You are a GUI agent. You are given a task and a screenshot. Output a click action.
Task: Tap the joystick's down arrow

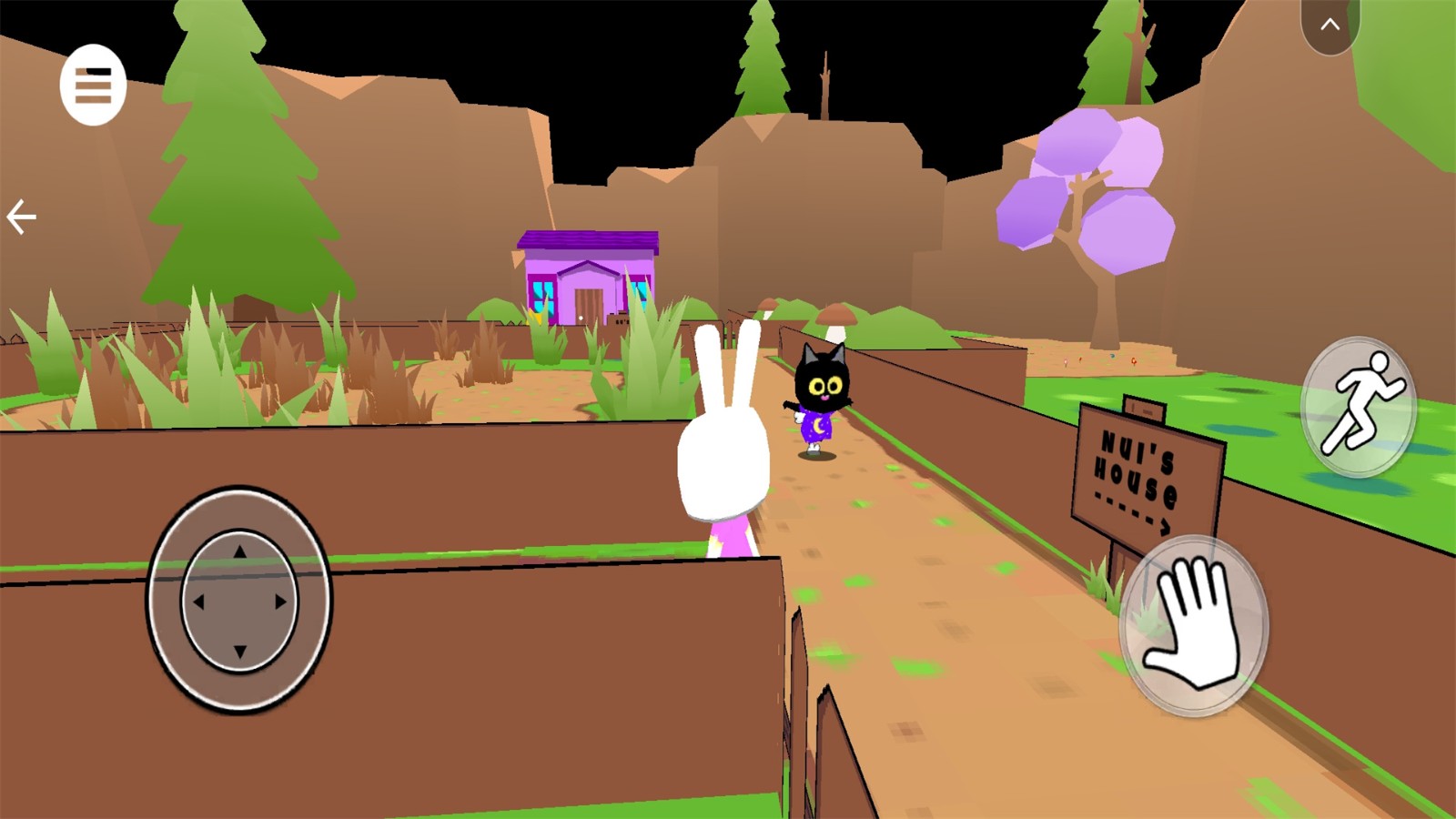pos(239,652)
